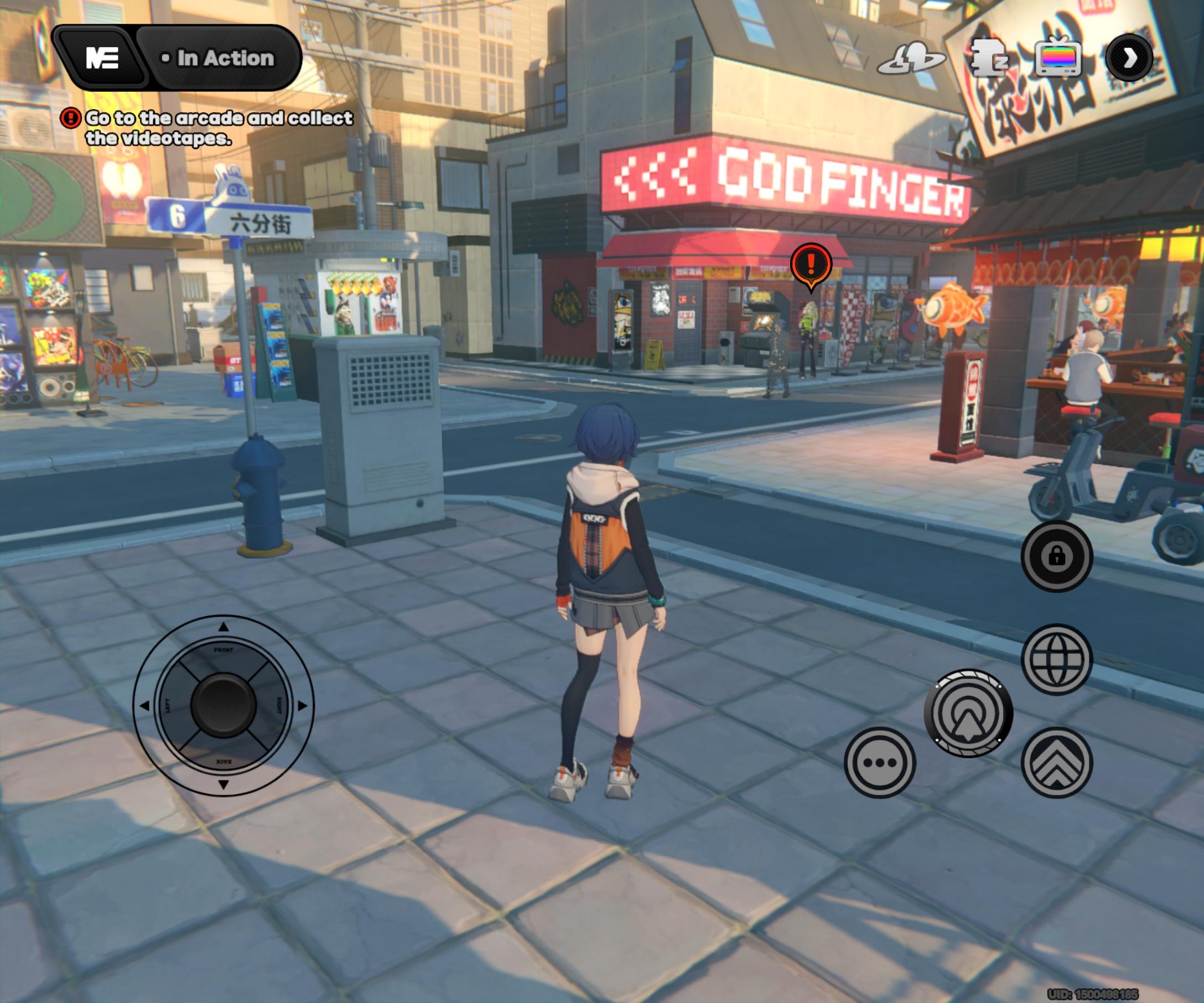Image resolution: width=1204 pixels, height=1003 pixels.
Task: Tap the joystick right arrow
Action: (x=302, y=705)
